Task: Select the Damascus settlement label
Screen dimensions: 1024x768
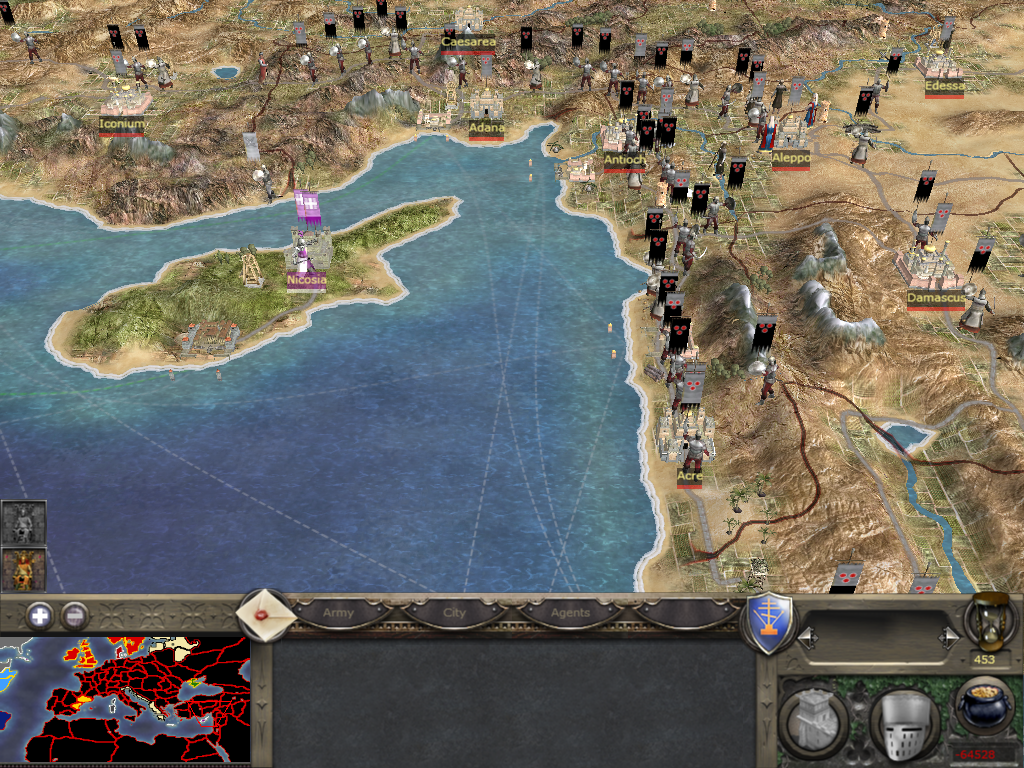Action: click(x=936, y=298)
